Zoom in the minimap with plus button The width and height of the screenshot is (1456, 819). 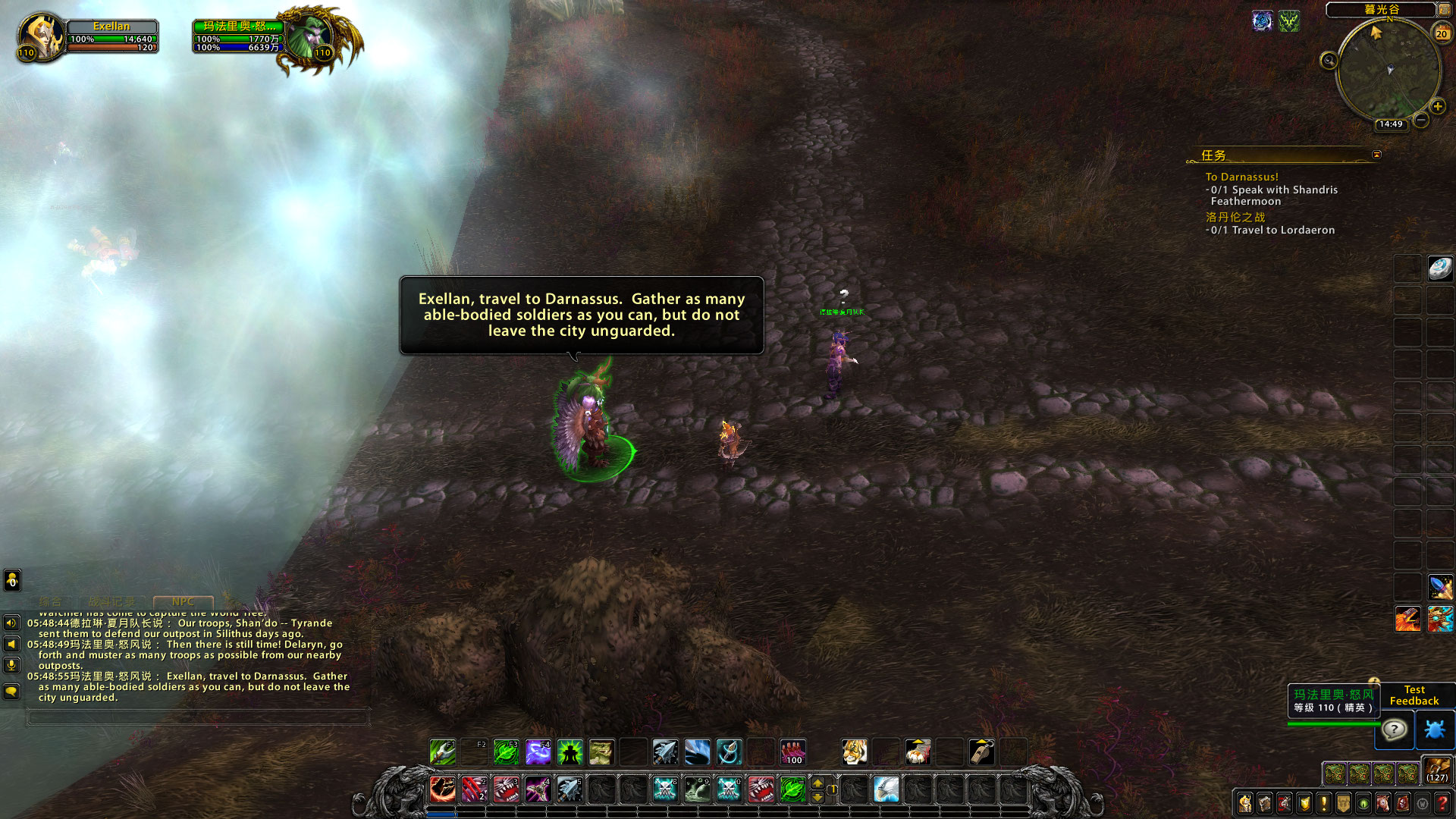click(1437, 106)
